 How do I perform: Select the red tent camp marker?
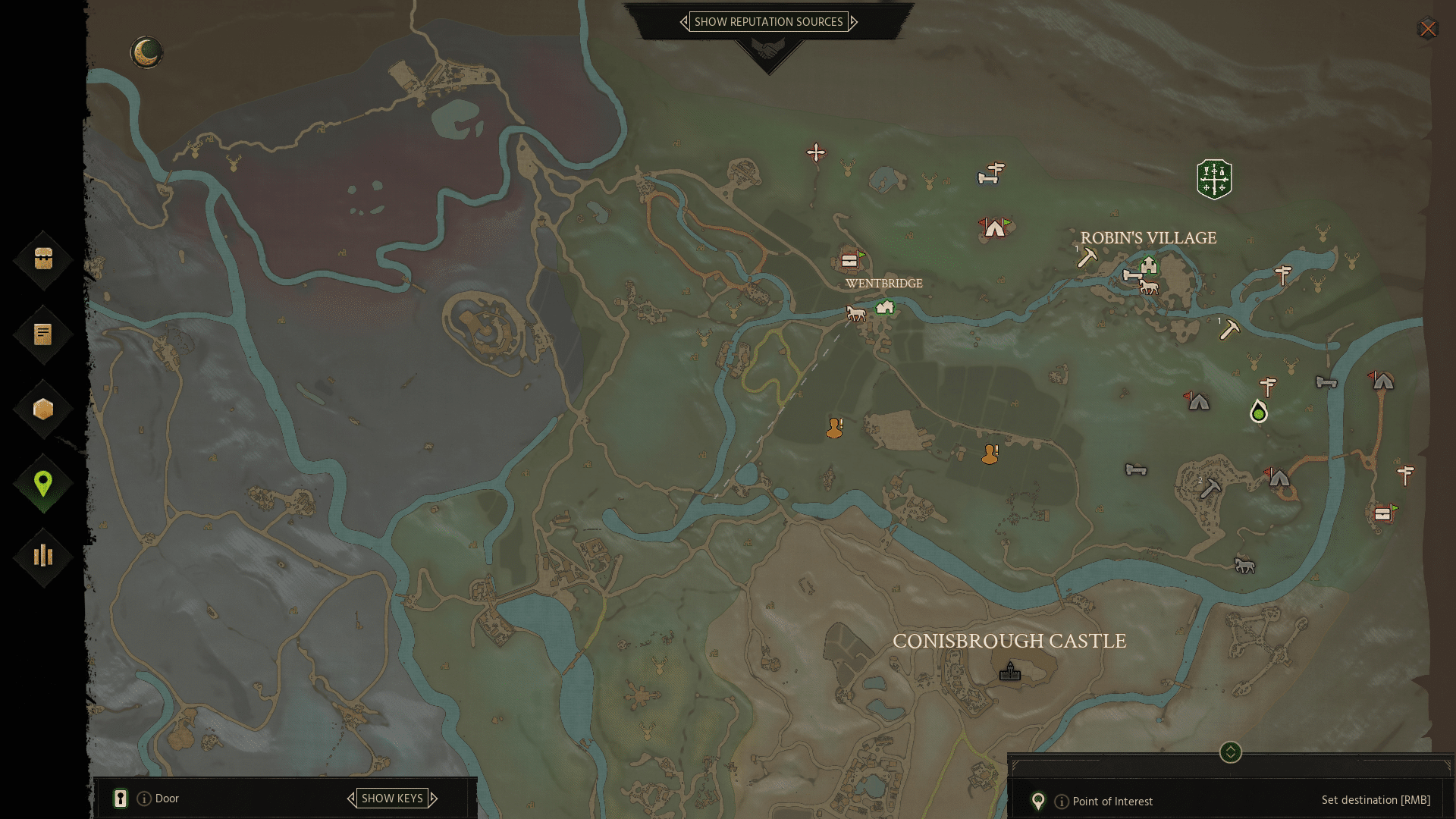tap(994, 227)
